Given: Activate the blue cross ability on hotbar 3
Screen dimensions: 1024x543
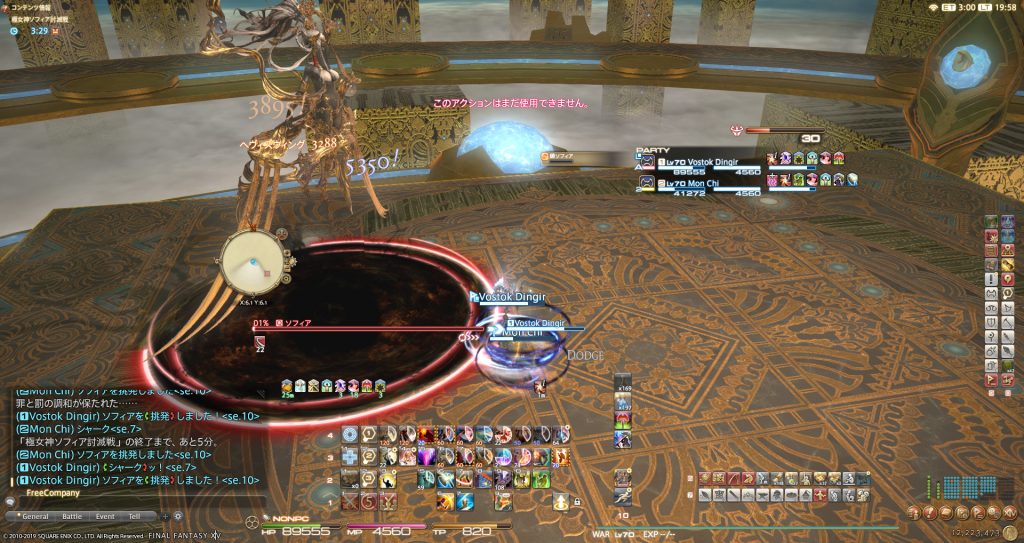Looking at the screenshot, I should coord(349,456).
